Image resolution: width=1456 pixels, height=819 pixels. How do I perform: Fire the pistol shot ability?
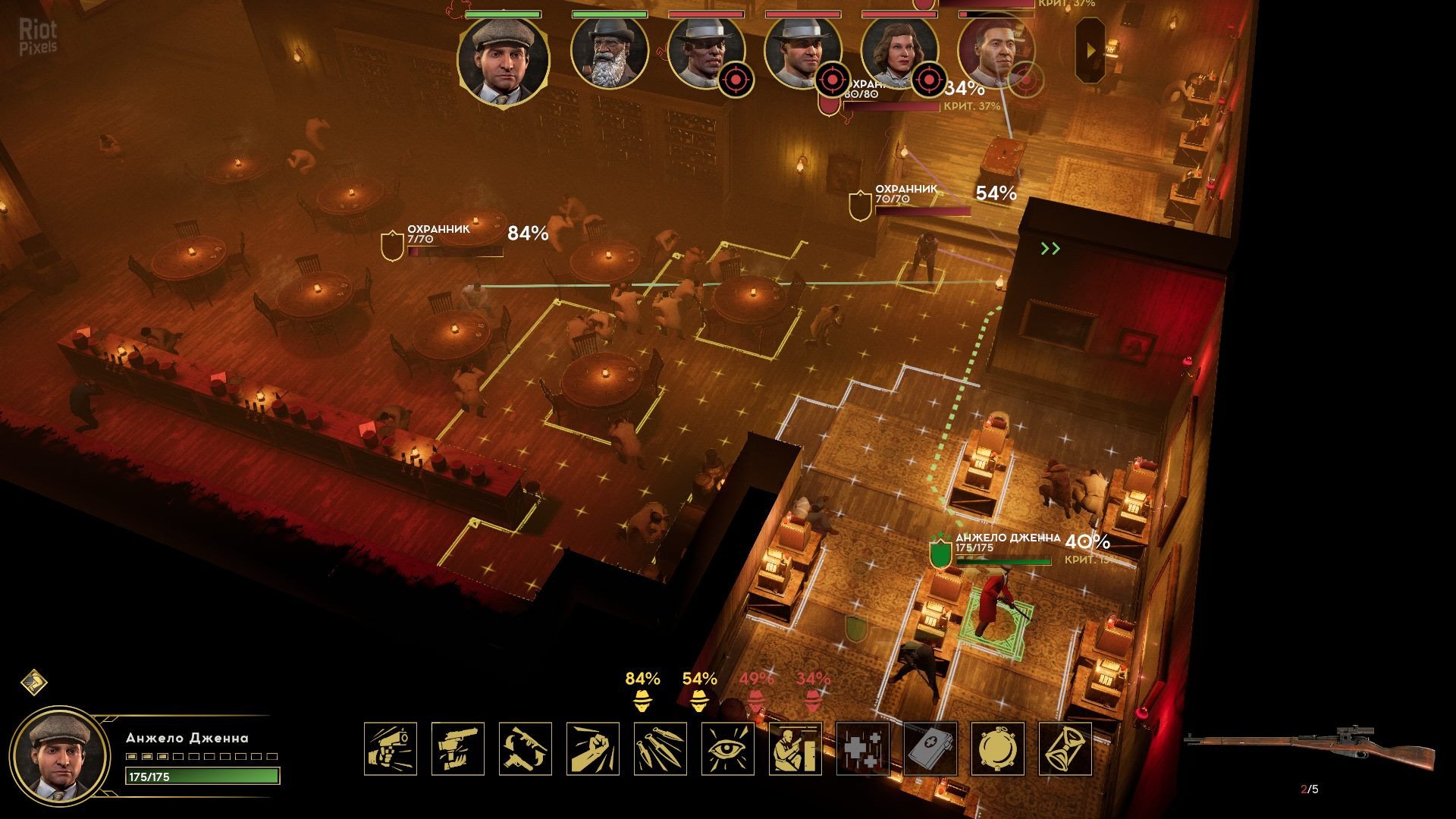tap(391, 748)
